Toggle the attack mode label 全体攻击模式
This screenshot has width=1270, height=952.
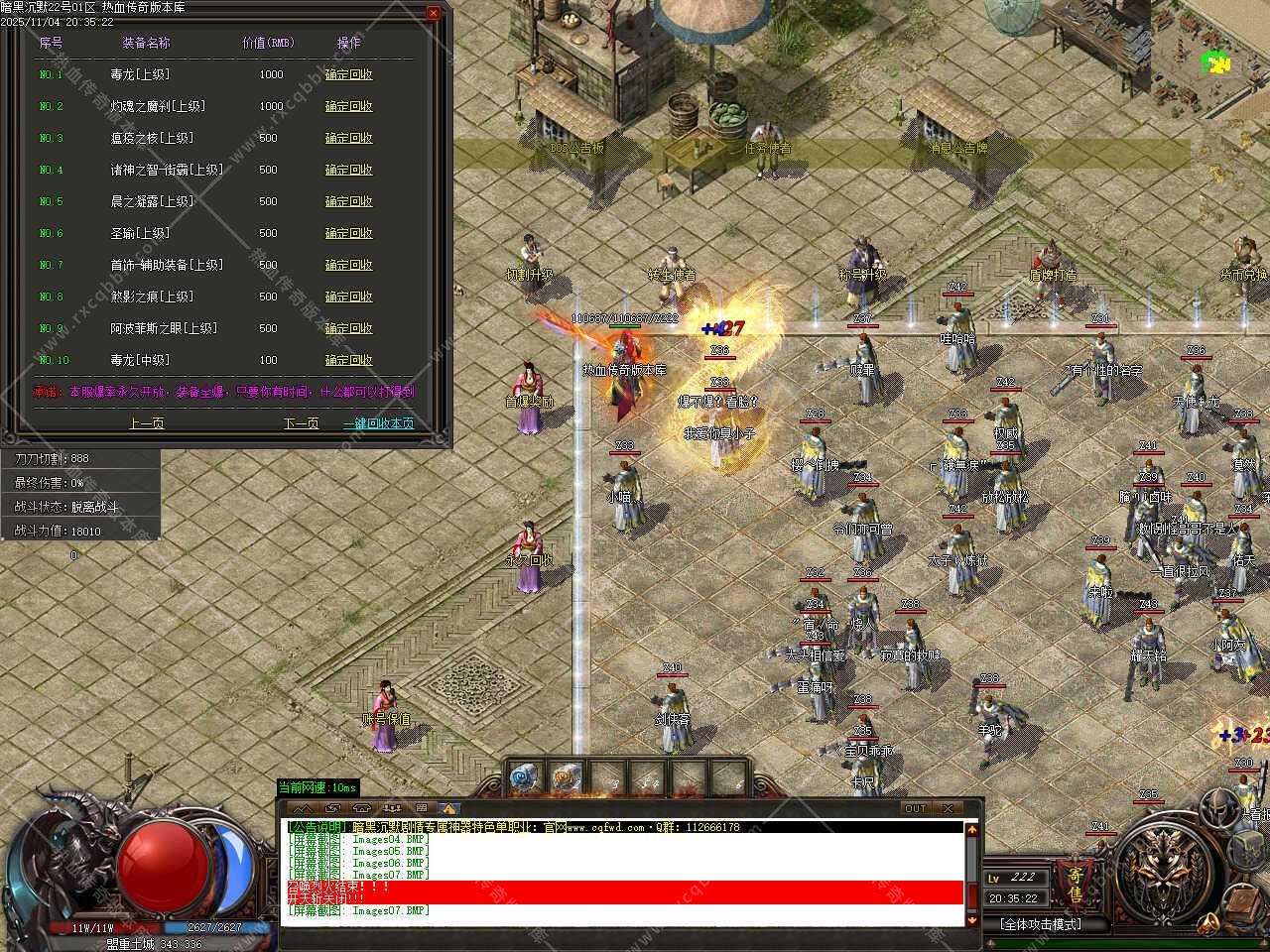coord(1040,924)
